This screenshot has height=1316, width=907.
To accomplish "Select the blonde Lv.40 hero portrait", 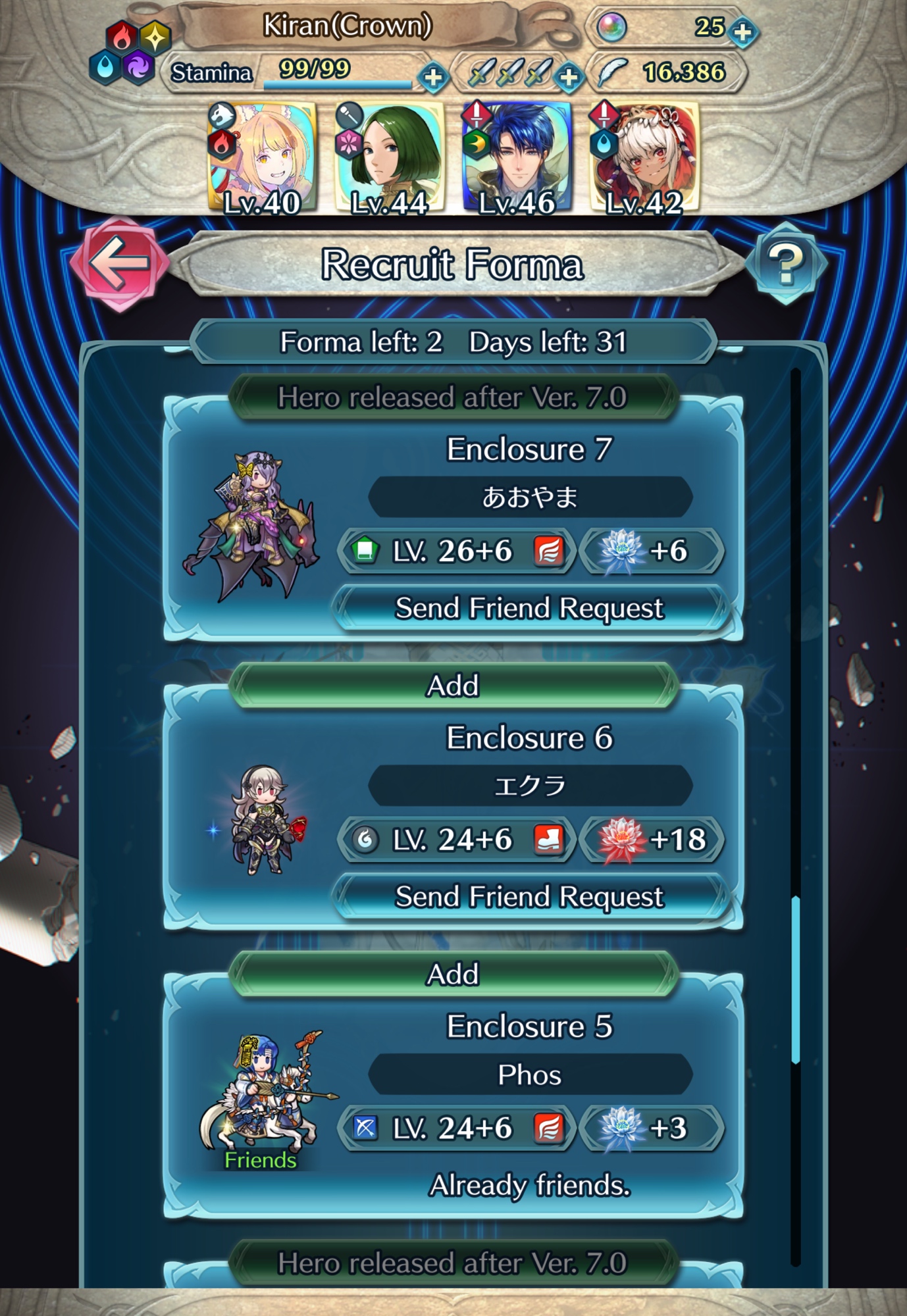I will pos(262,158).
